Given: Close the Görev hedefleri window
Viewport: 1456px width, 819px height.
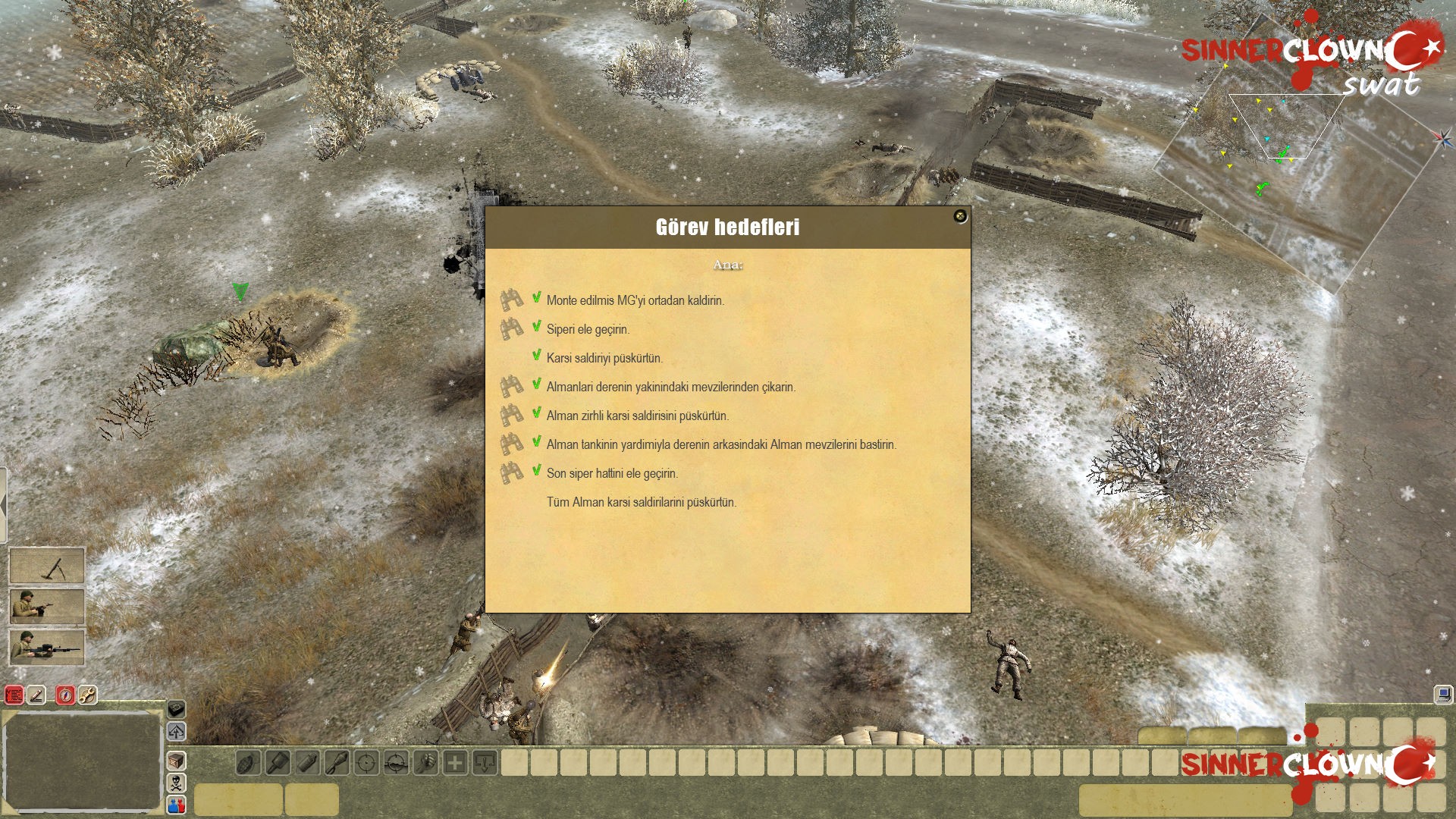Looking at the screenshot, I should [960, 217].
